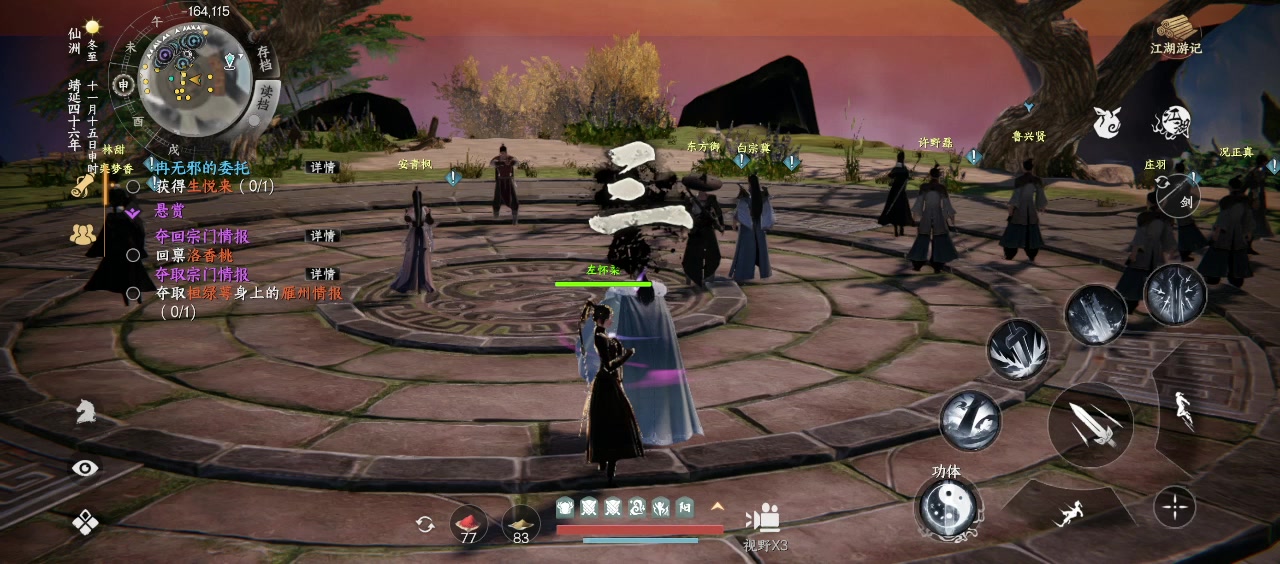The height and width of the screenshot is (564, 1280).
Task: Toggle the eye visibility icon
Action: pyautogui.click(x=86, y=467)
